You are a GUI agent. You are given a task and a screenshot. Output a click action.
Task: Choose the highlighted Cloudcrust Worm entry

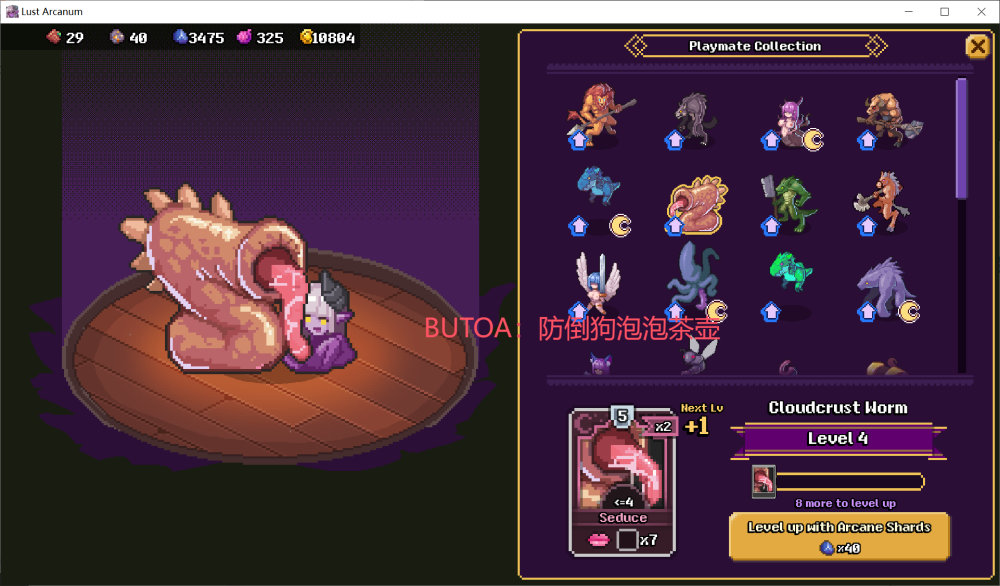click(x=696, y=203)
